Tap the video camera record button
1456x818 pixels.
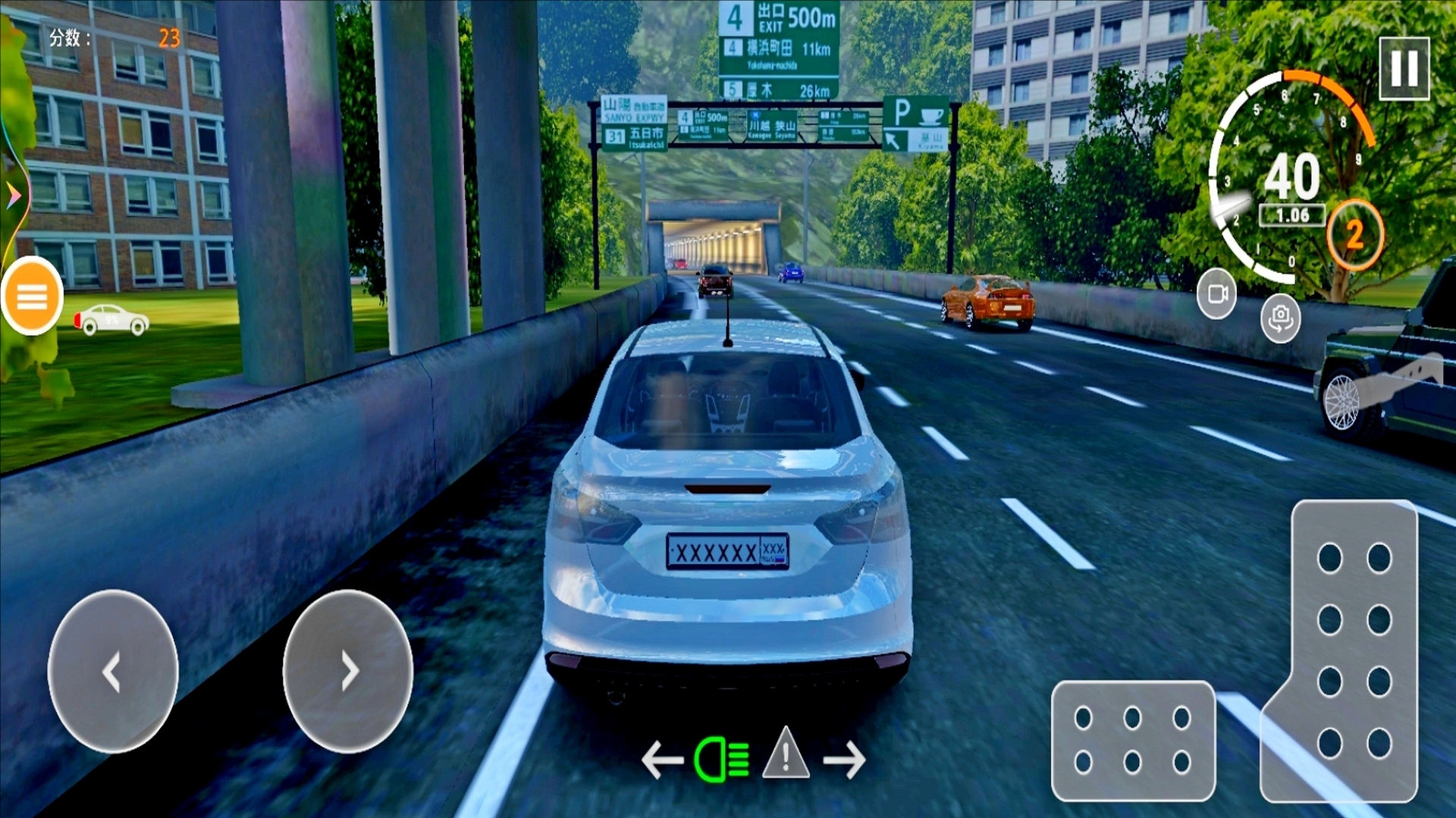tap(1216, 293)
